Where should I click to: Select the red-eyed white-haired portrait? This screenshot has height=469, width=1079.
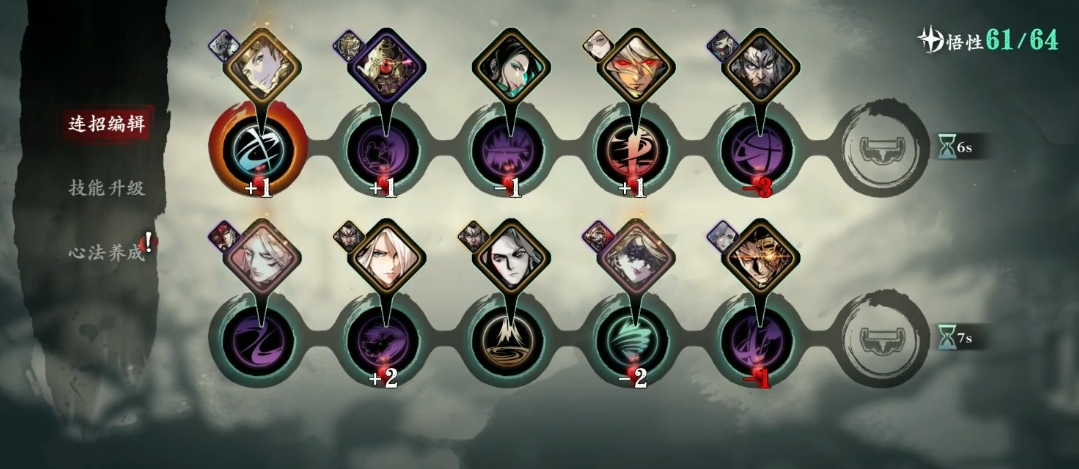point(632,67)
